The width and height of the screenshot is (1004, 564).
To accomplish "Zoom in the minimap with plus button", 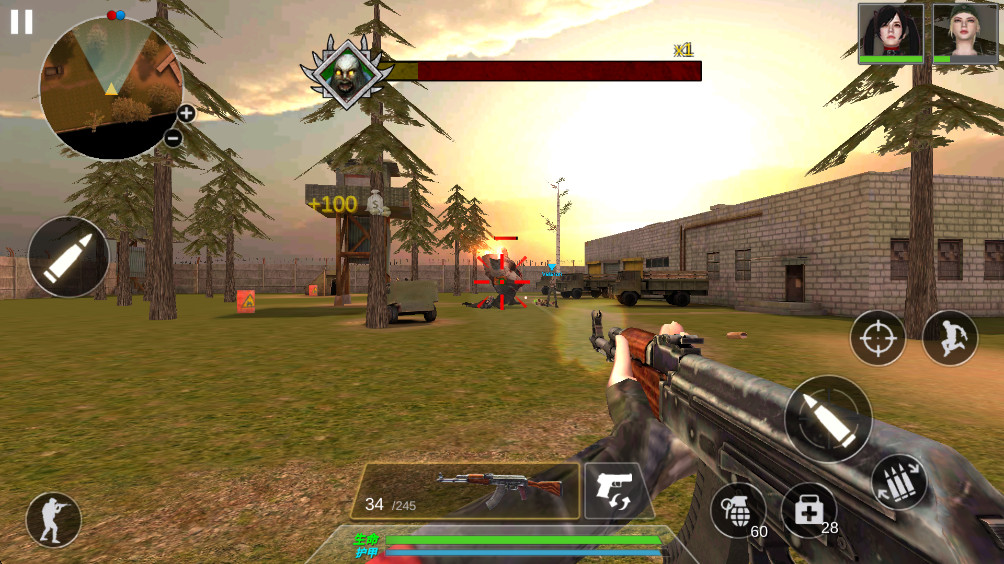I will coord(186,113).
